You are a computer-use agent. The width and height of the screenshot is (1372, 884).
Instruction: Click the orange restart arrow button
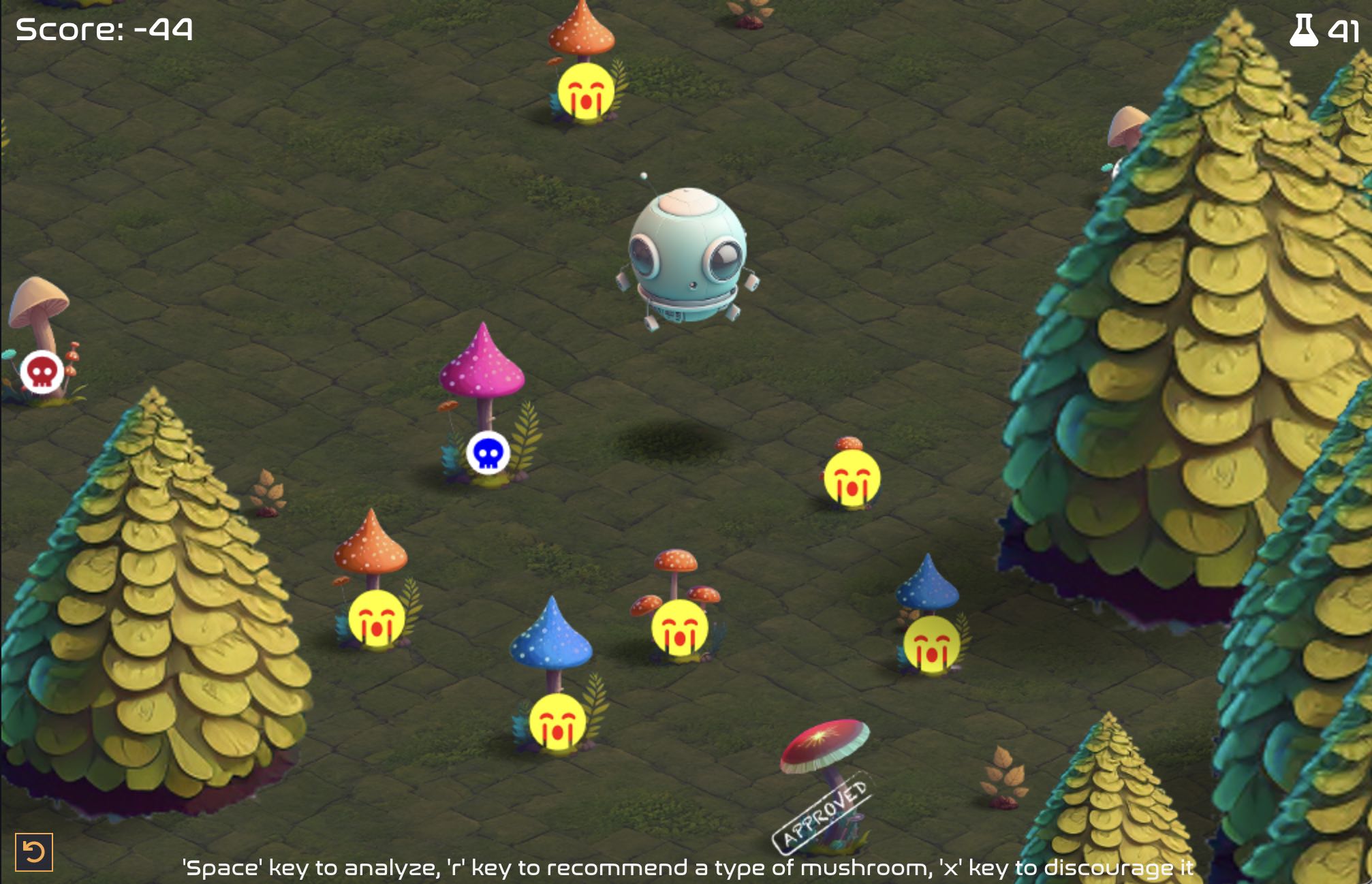(x=33, y=852)
